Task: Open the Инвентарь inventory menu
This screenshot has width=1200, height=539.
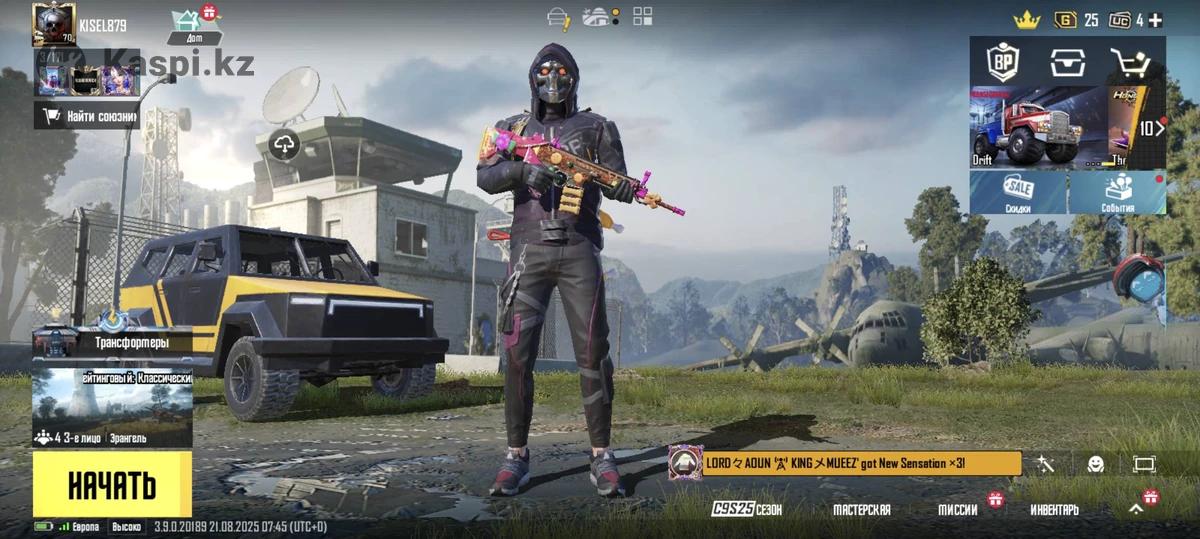Action: pos(1054,510)
